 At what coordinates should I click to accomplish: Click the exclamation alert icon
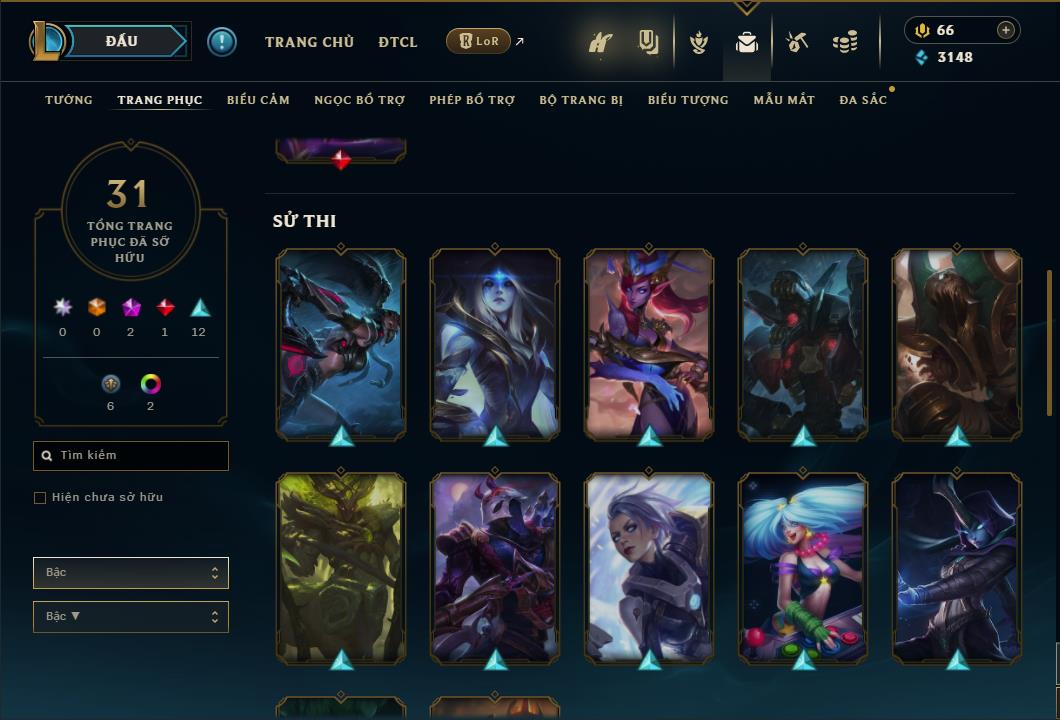[222, 41]
